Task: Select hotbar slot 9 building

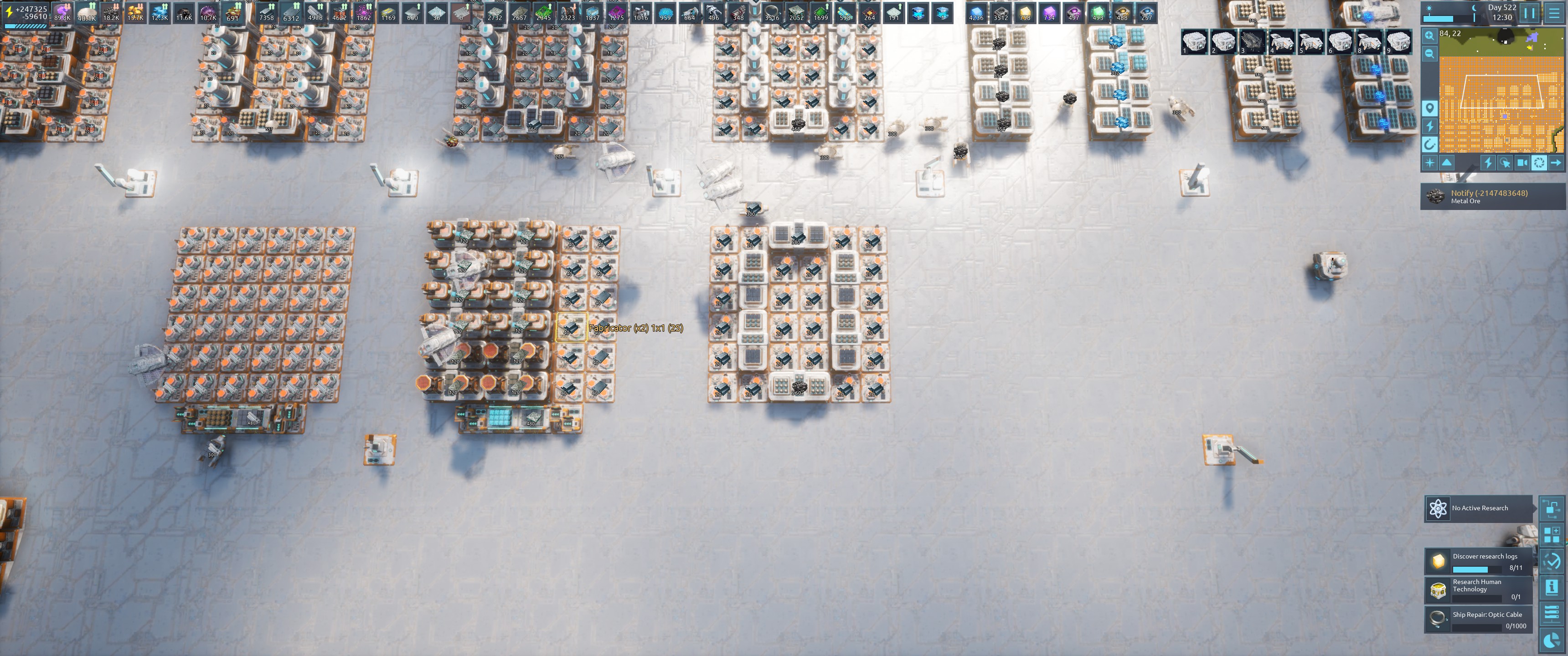Action: (x=1398, y=42)
